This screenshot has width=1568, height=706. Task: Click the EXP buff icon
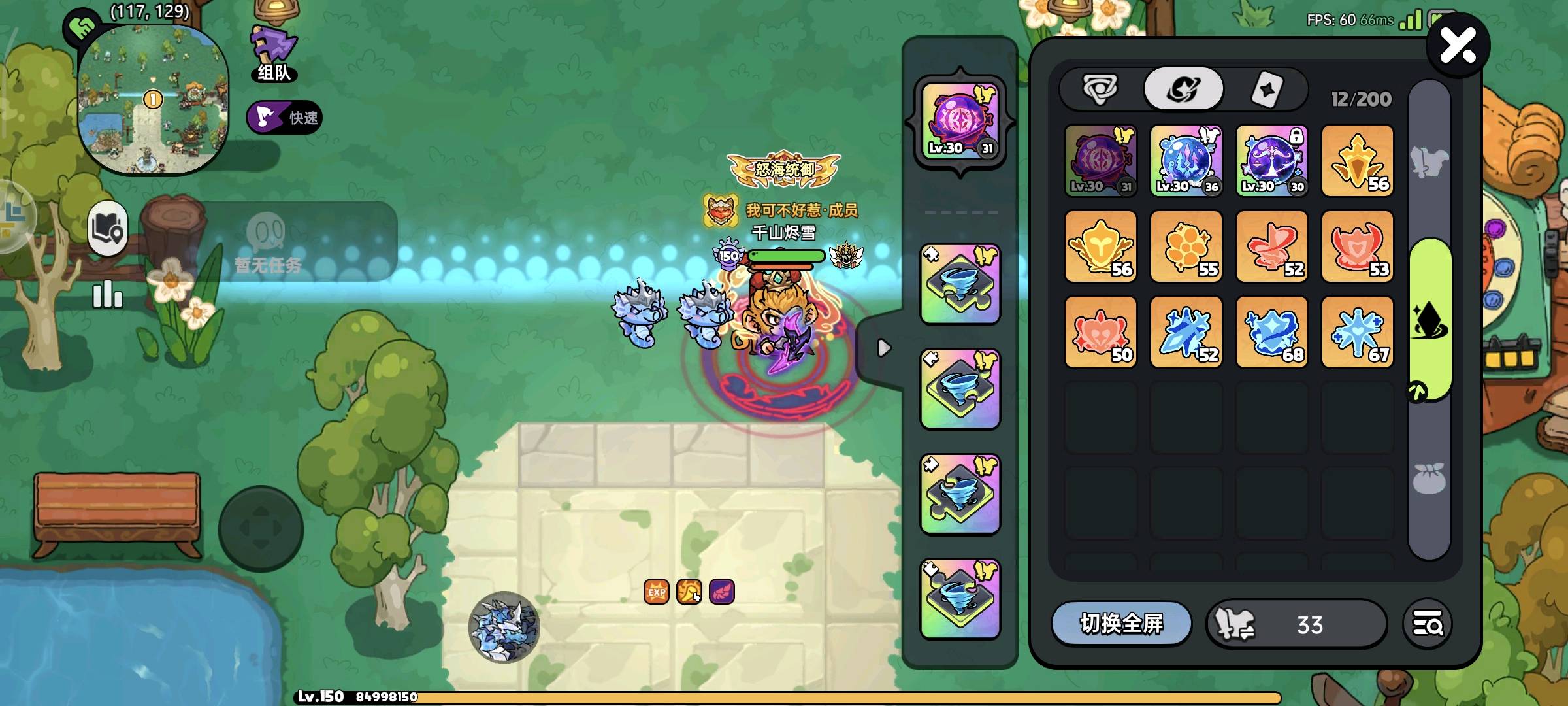[x=657, y=592]
